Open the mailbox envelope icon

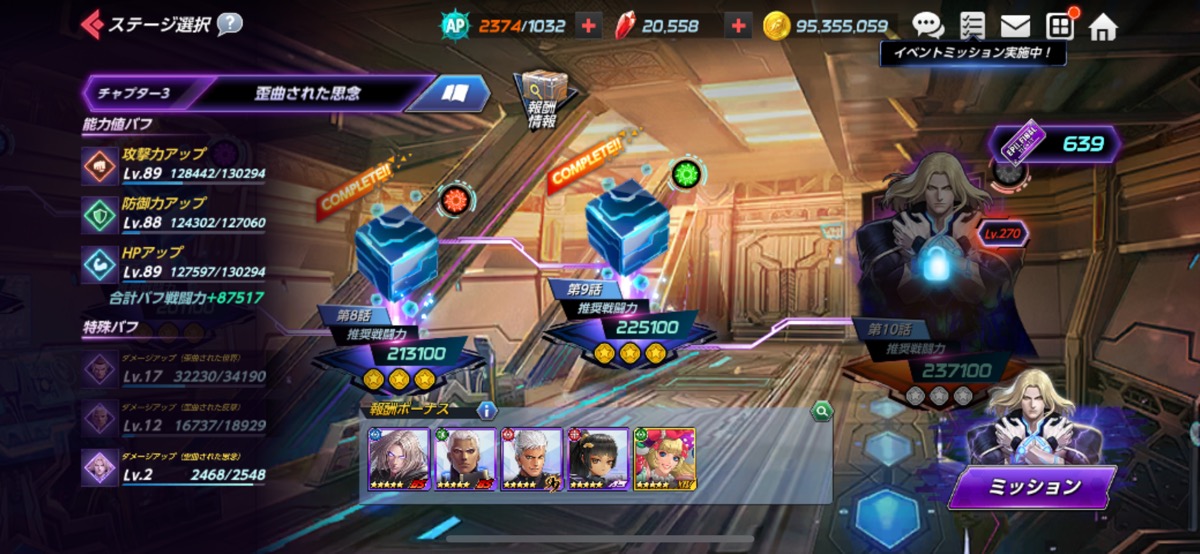click(1015, 26)
